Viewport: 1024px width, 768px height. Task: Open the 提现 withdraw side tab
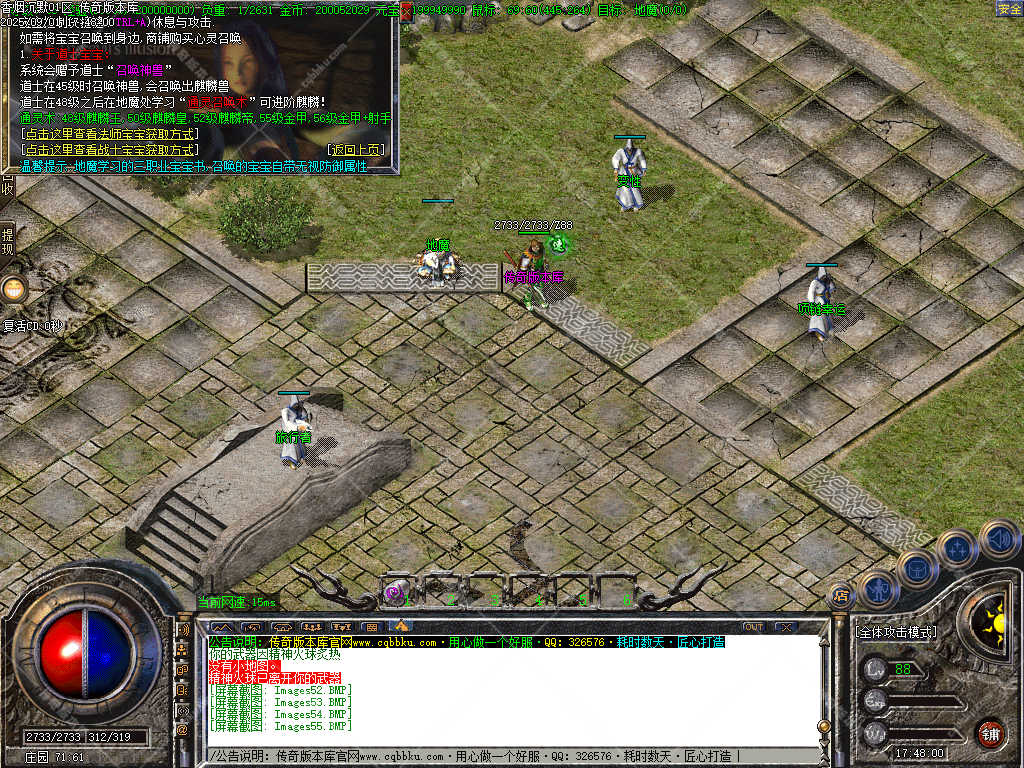pos(7,242)
